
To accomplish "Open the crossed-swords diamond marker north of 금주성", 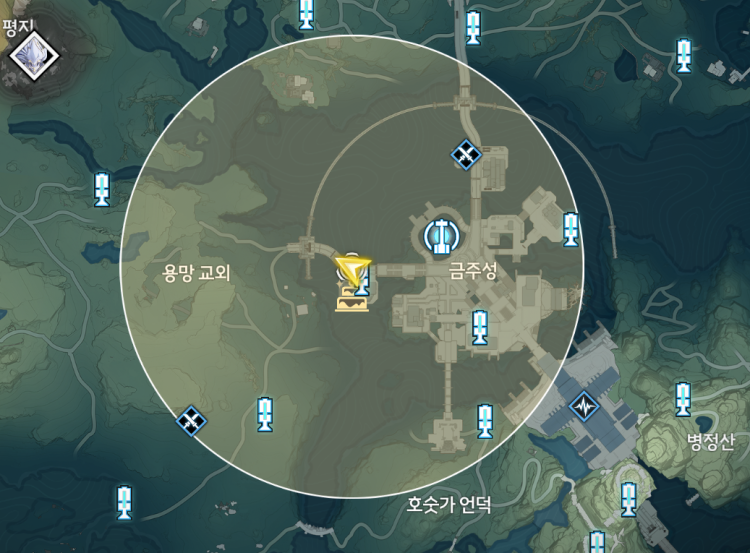I will click(x=465, y=155).
